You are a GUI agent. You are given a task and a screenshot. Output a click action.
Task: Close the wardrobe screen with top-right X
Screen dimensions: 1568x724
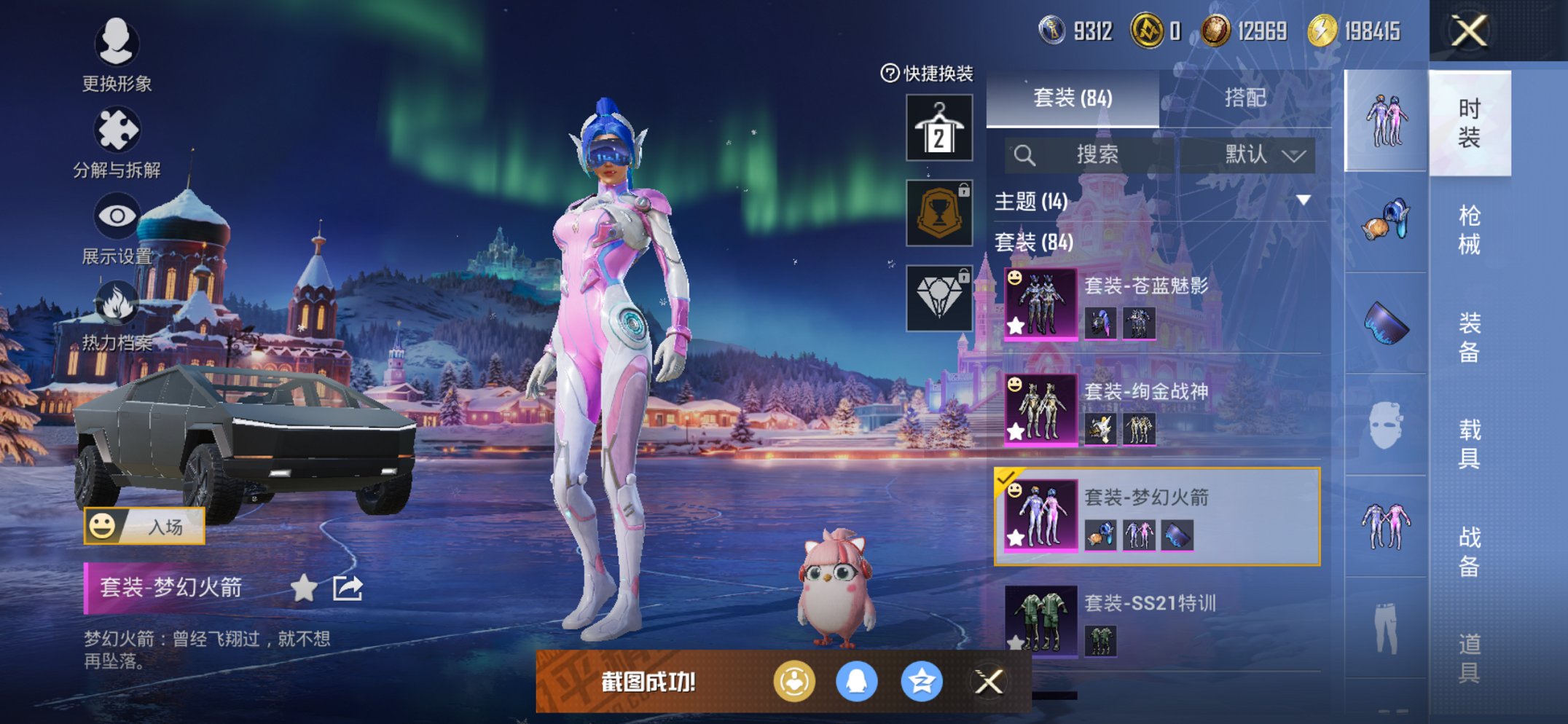[x=1469, y=31]
